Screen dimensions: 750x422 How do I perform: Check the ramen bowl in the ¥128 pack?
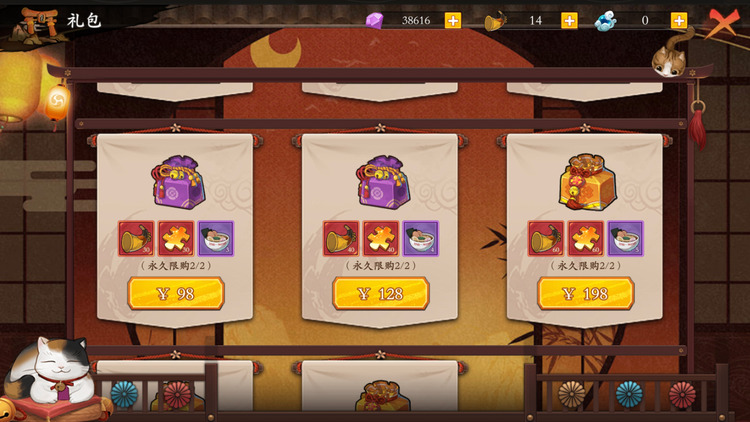pyautogui.click(x=420, y=239)
